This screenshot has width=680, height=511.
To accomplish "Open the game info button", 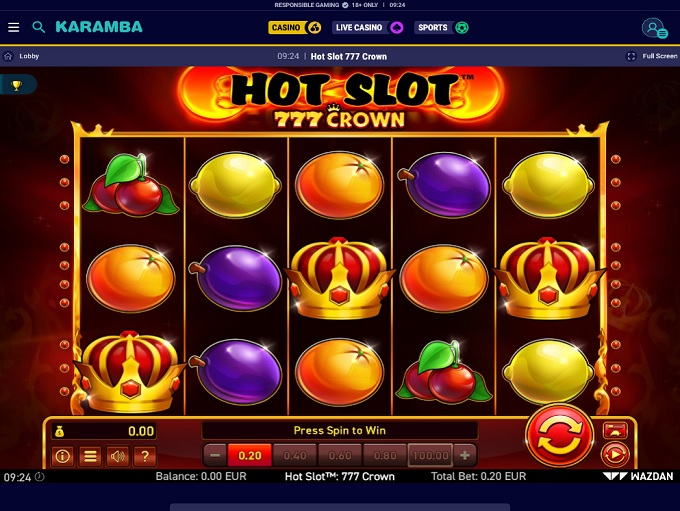I will pyautogui.click(x=62, y=457).
